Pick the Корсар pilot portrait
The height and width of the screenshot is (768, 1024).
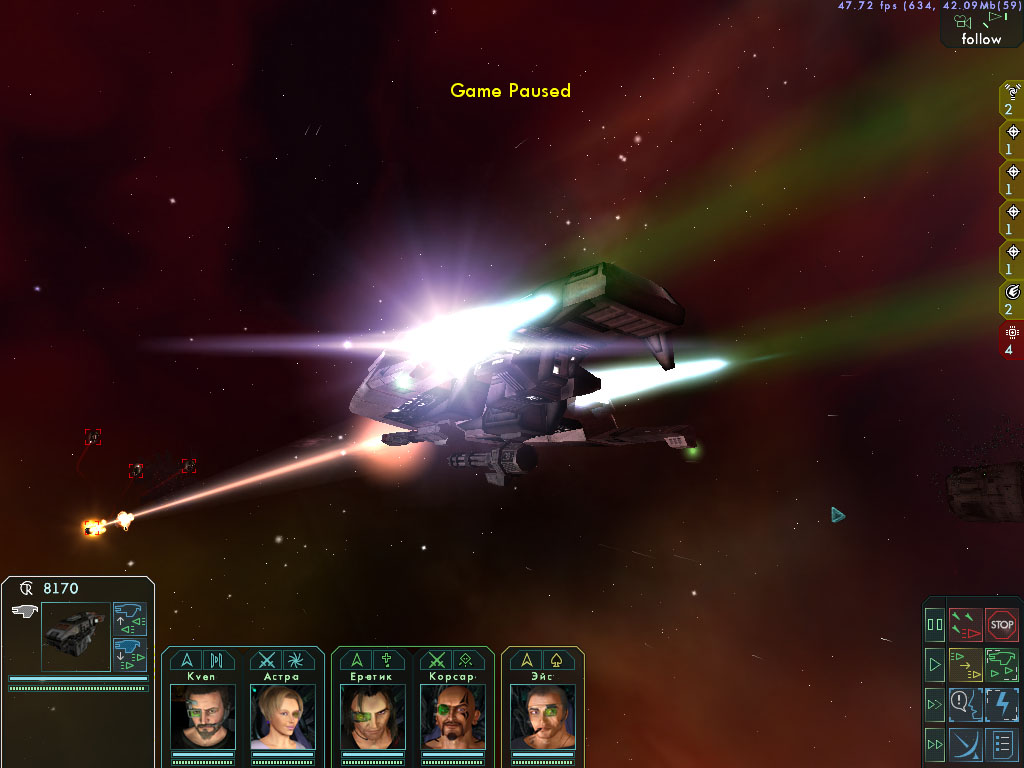click(x=452, y=716)
